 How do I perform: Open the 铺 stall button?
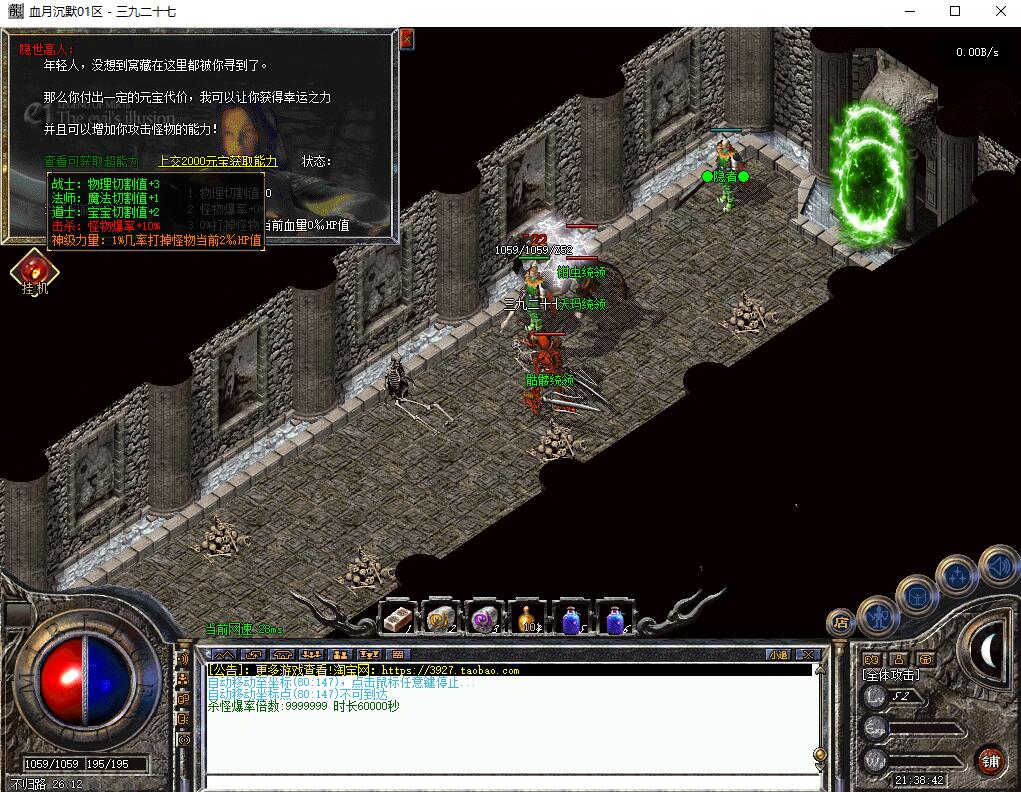point(990,759)
